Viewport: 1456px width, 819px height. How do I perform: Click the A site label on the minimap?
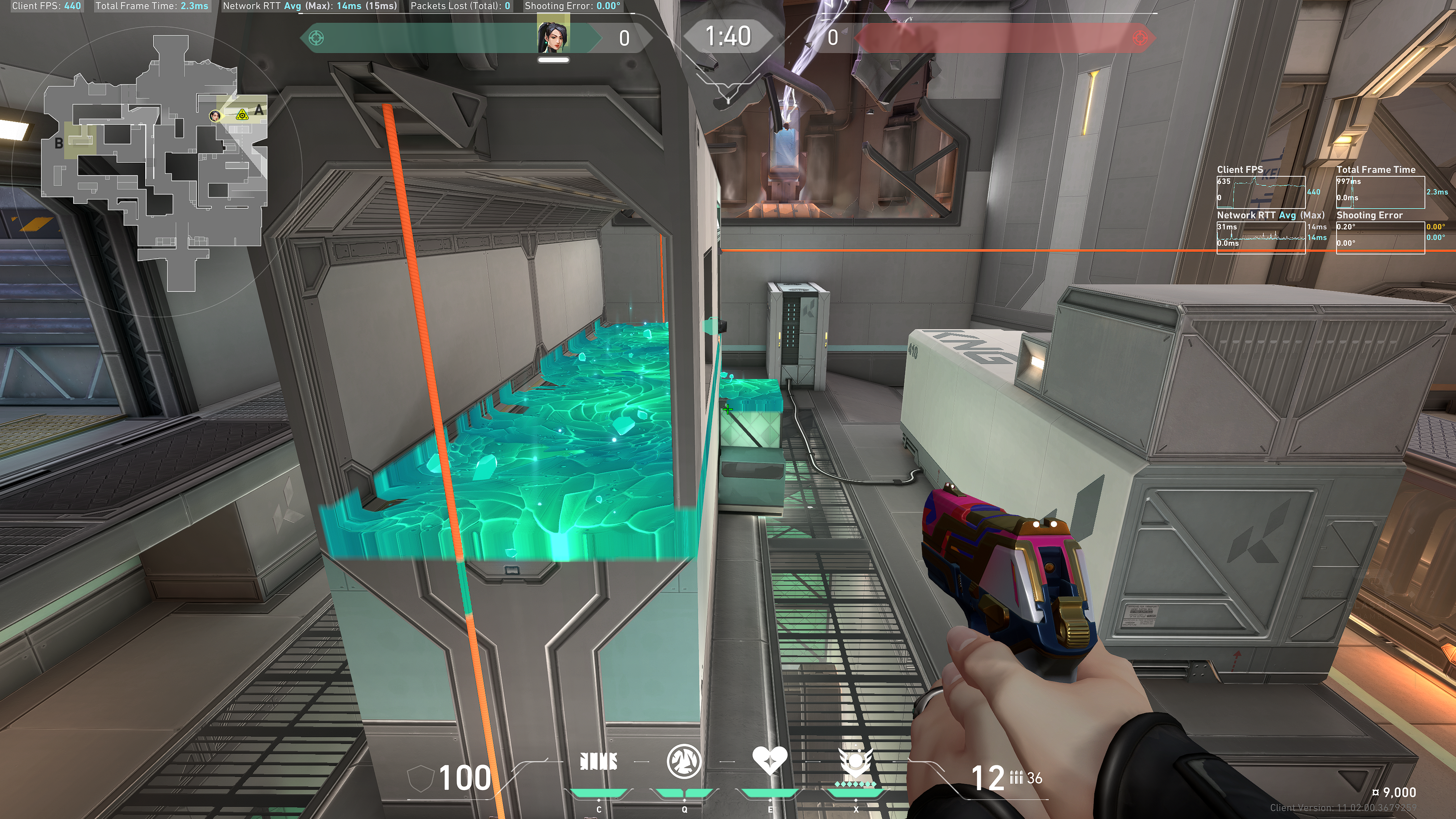point(259,110)
